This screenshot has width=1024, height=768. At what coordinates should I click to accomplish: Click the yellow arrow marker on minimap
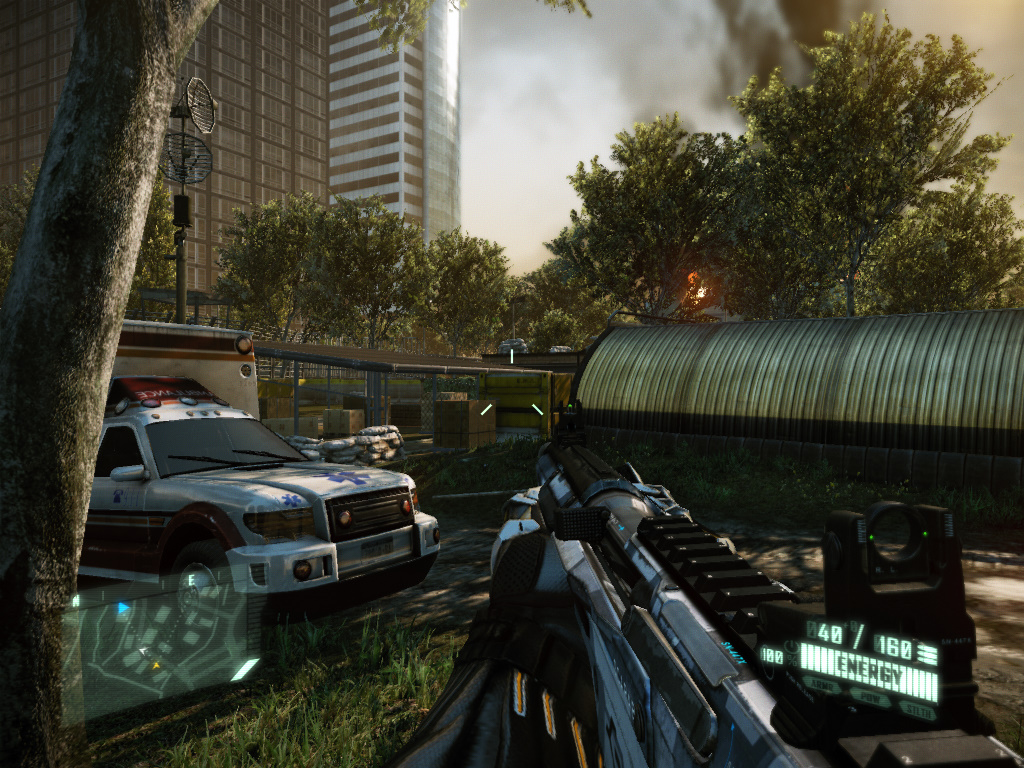point(155,664)
